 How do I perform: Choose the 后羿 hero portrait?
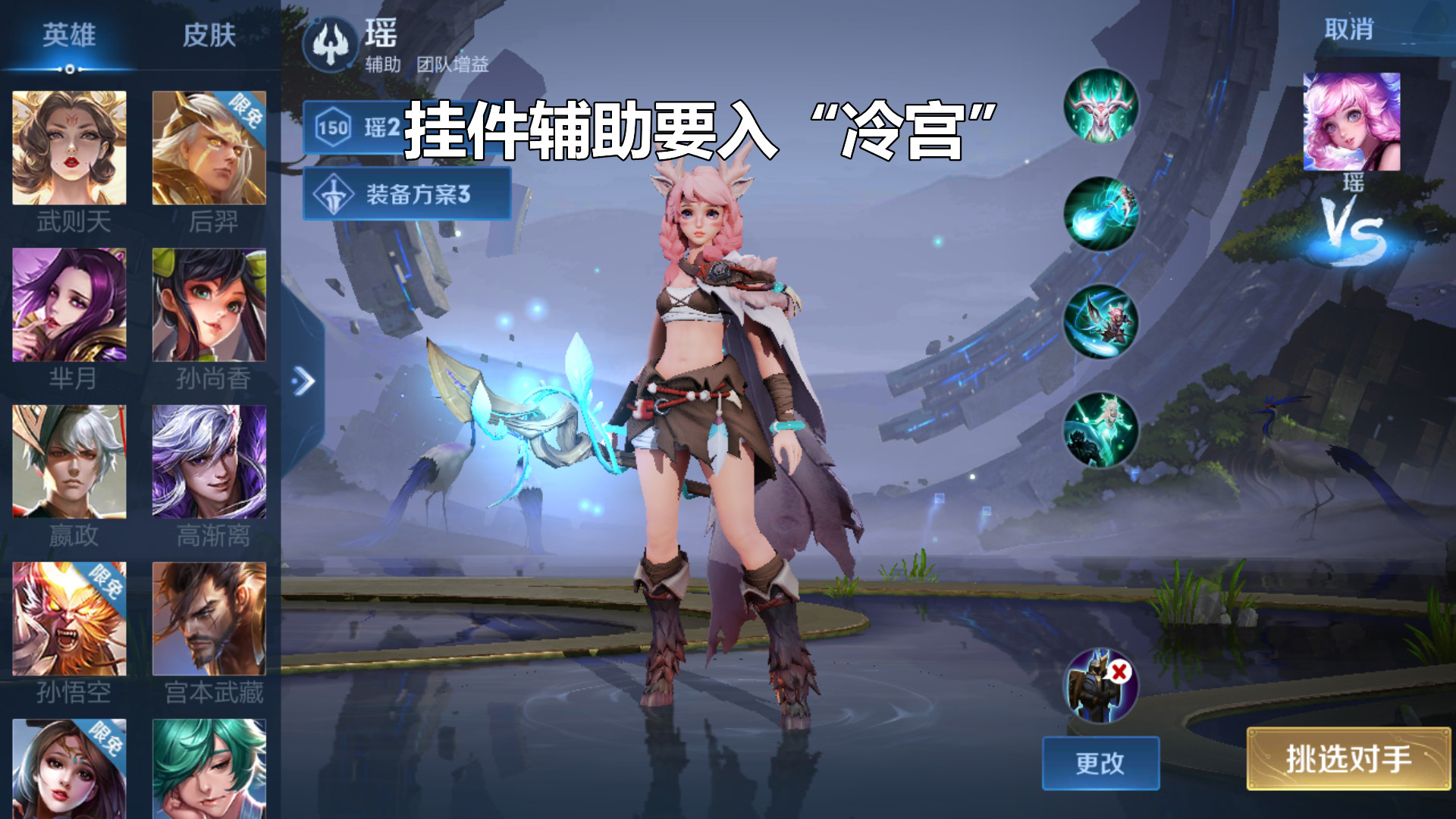(x=209, y=148)
